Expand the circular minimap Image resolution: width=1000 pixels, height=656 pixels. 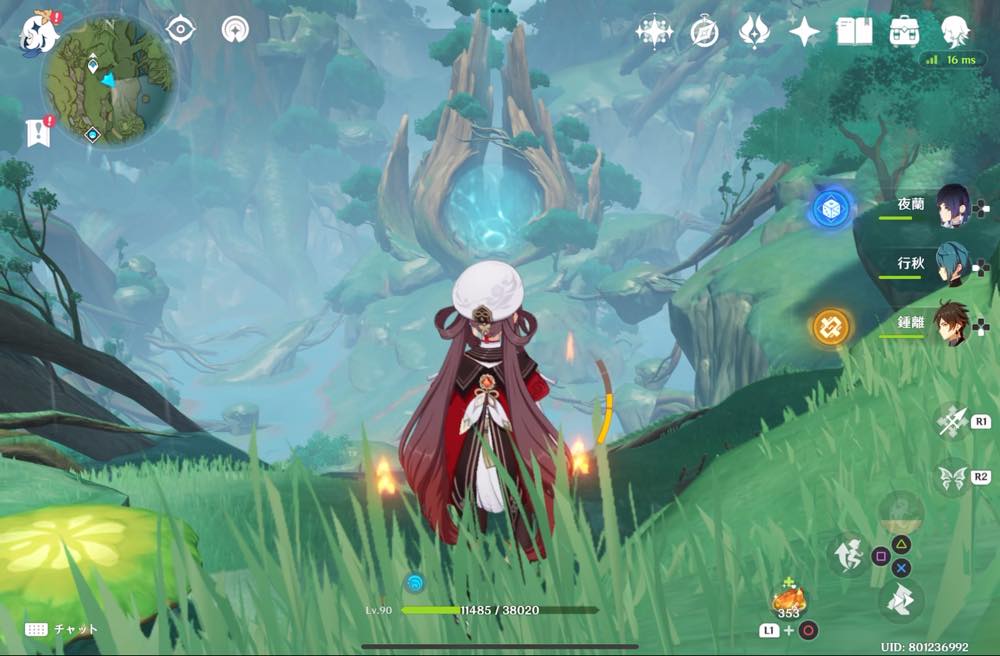pos(109,80)
